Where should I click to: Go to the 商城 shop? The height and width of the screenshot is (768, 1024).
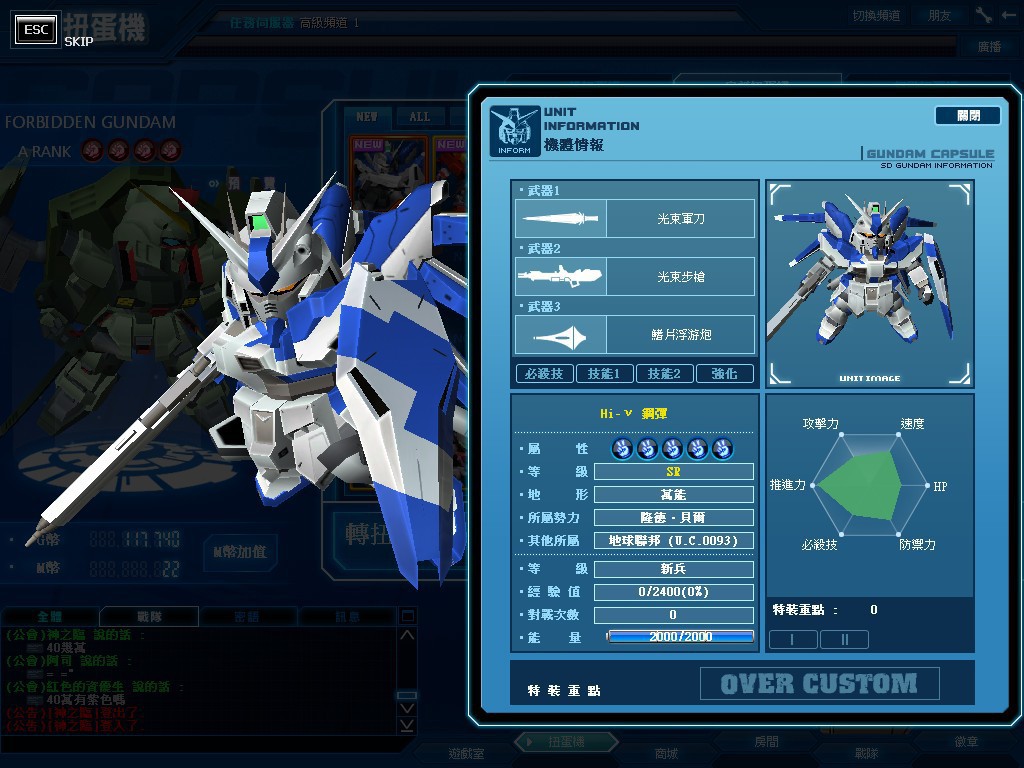pos(666,753)
